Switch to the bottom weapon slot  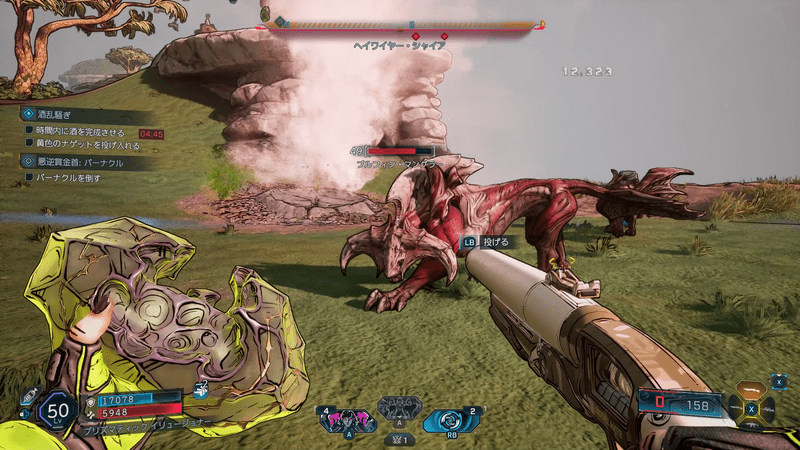pyautogui.click(x=751, y=427)
